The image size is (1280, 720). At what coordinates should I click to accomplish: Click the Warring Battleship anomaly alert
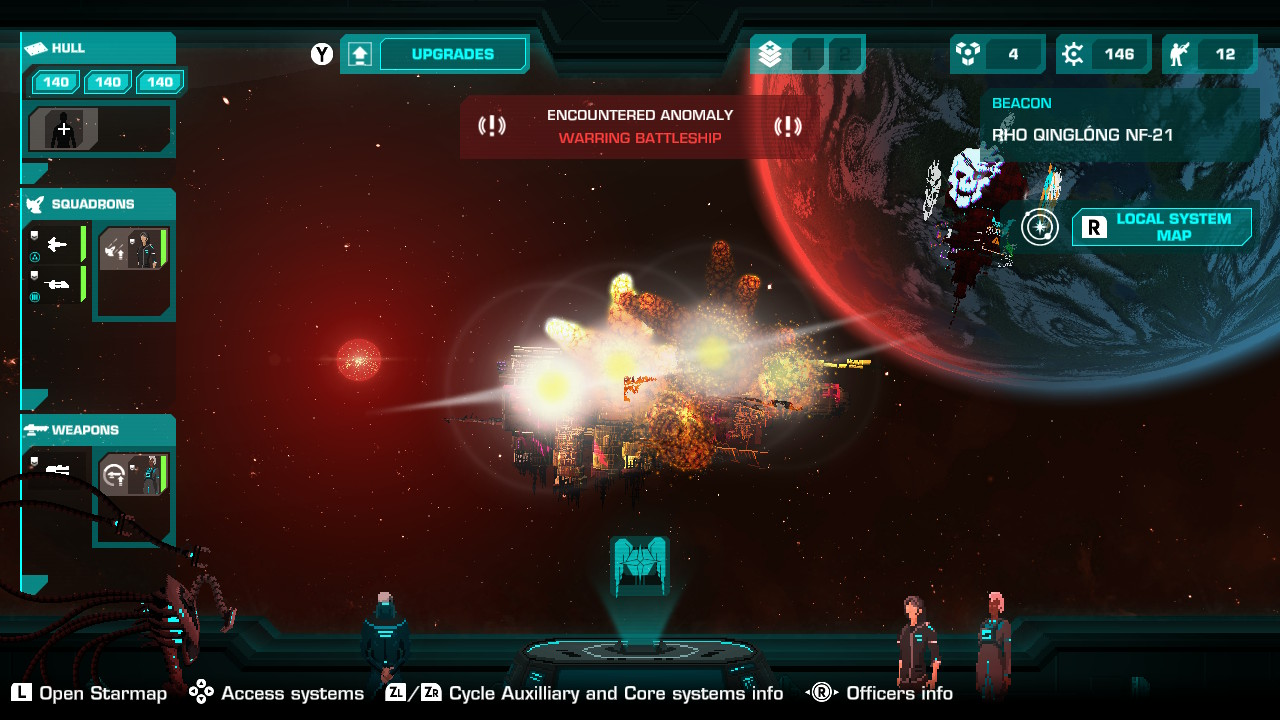coord(639,127)
